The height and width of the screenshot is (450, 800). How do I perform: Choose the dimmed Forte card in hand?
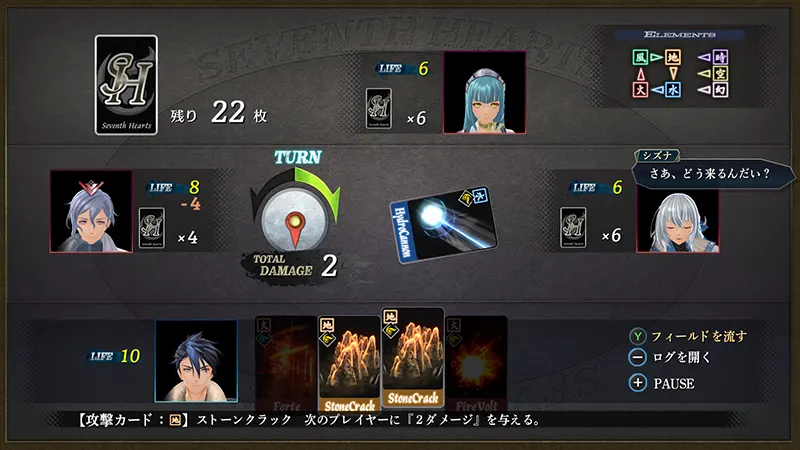pyautogui.click(x=287, y=360)
